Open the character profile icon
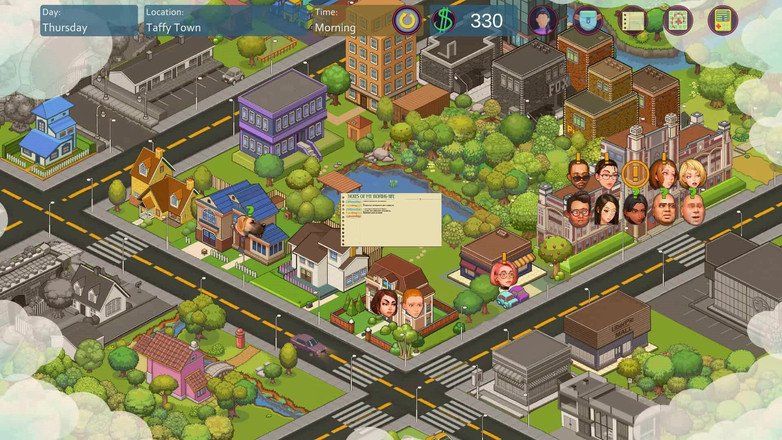 pos(543,20)
